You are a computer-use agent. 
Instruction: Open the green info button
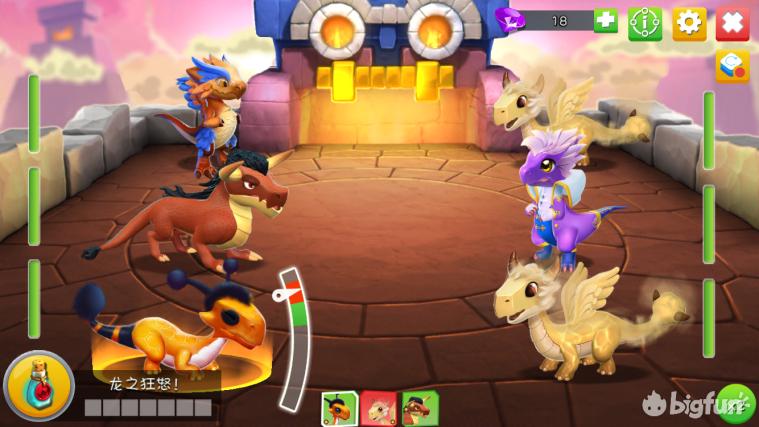point(645,22)
